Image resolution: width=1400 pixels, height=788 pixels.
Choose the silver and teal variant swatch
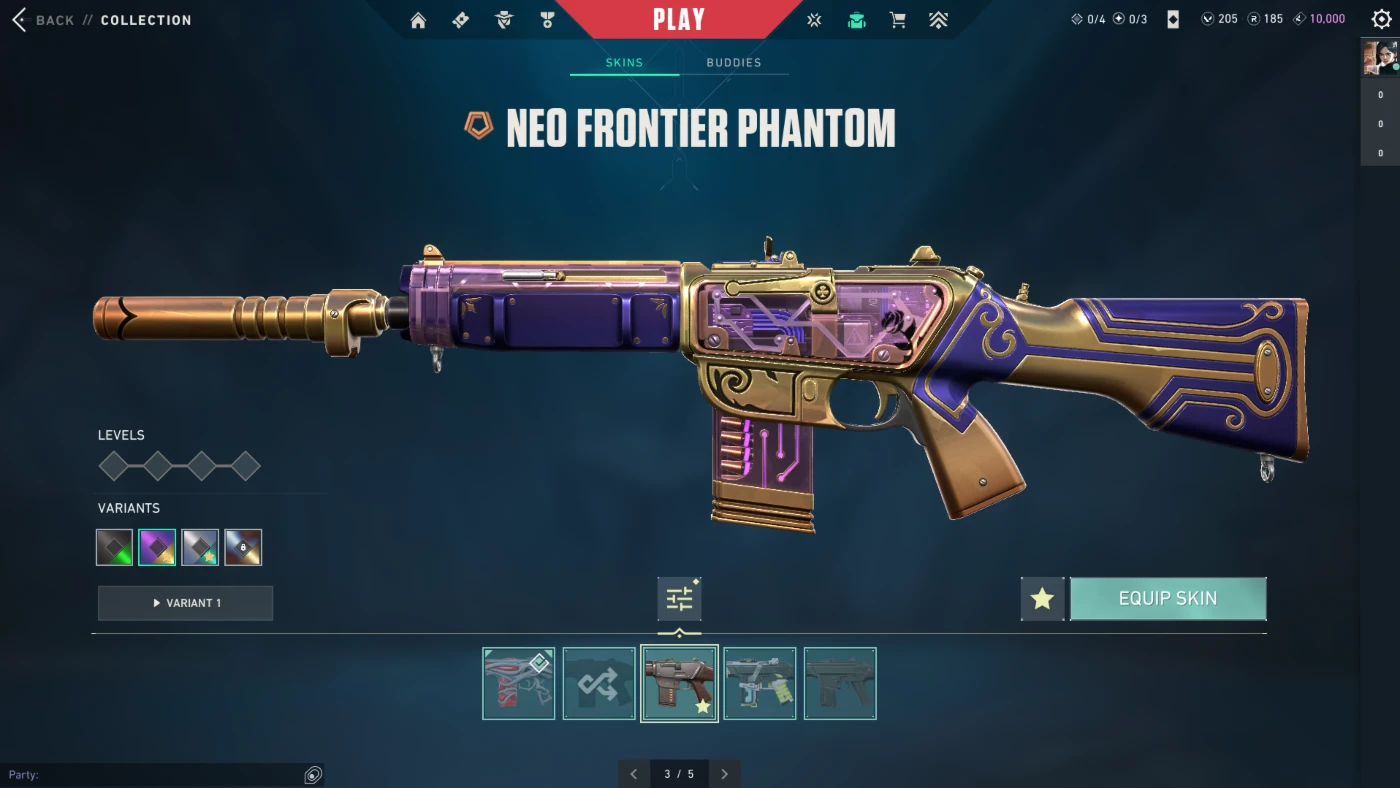[200, 547]
